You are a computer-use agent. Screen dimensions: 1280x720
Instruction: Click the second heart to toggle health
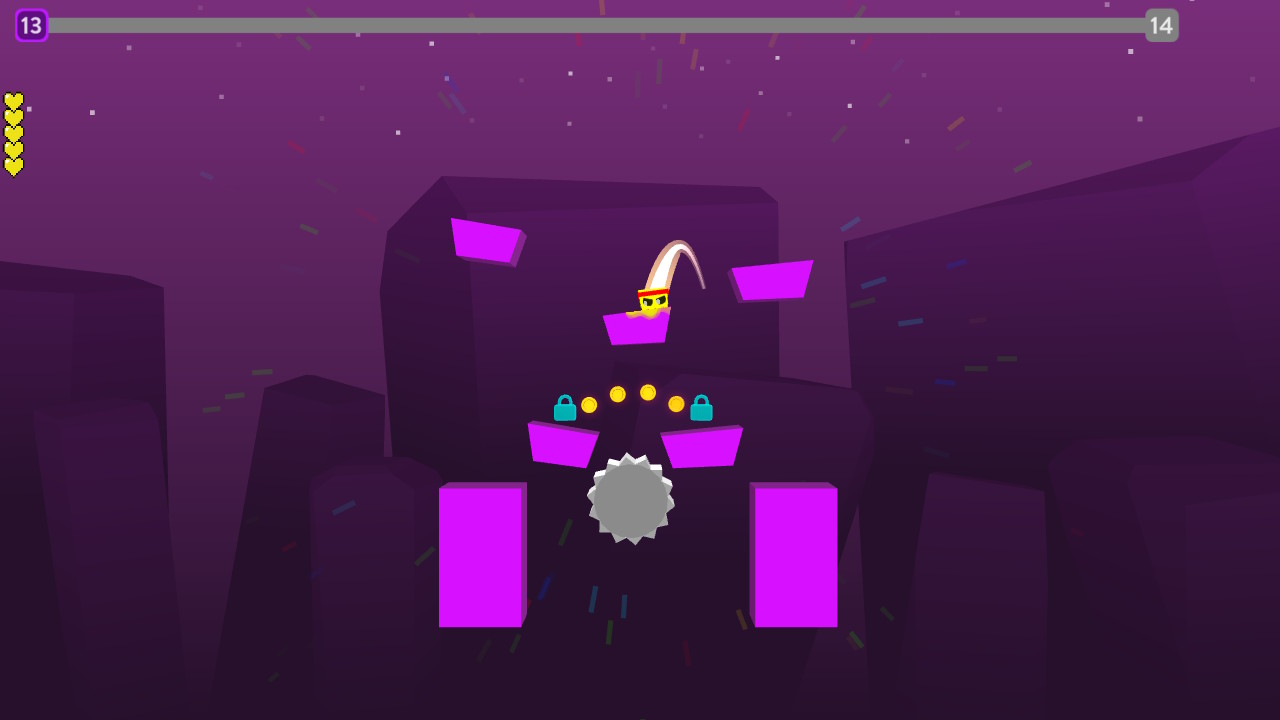tap(13, 115)
